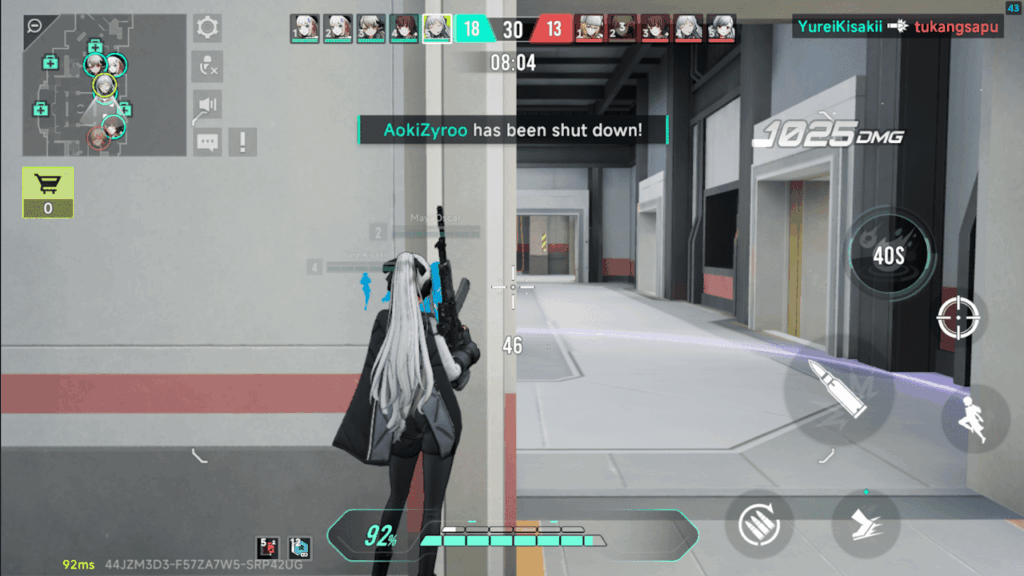Open the settings gear icon
This screenshot has height=576, width=1024.
pos(208,27)
